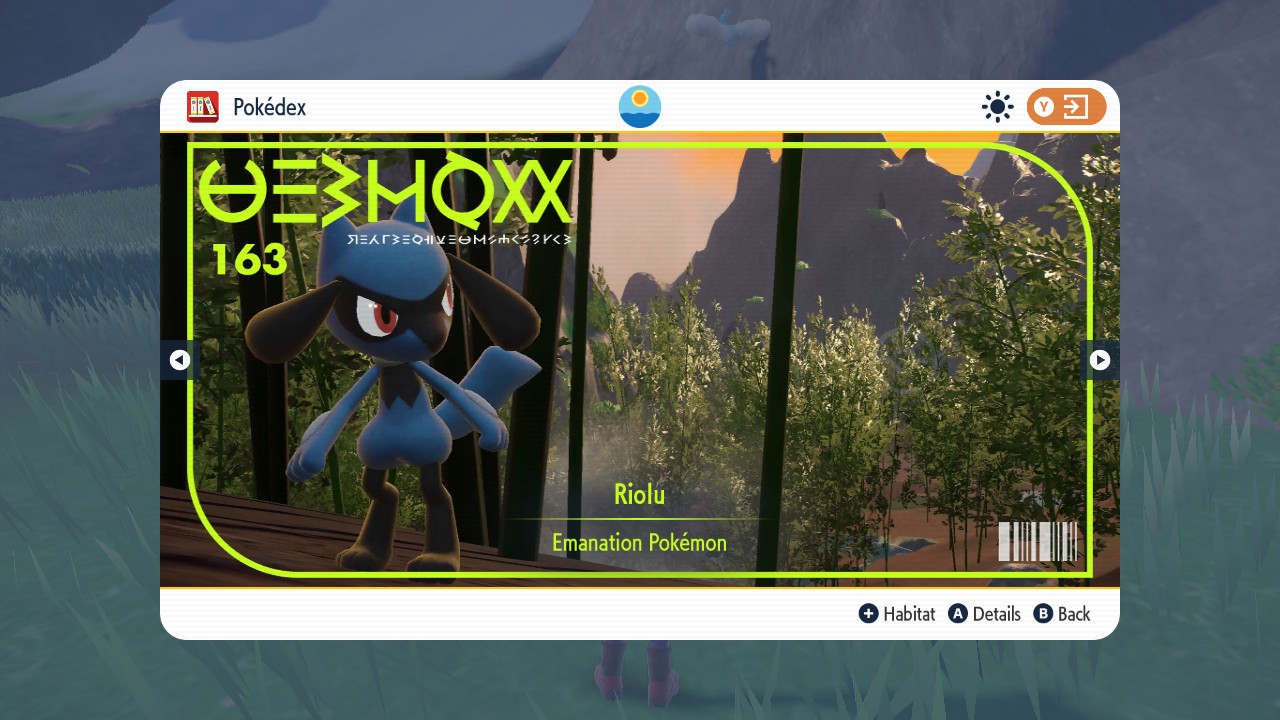The image size is (1280, 720).
Task: Click the yellow Pokédex card frame border
Action: [x=640, y=145]
